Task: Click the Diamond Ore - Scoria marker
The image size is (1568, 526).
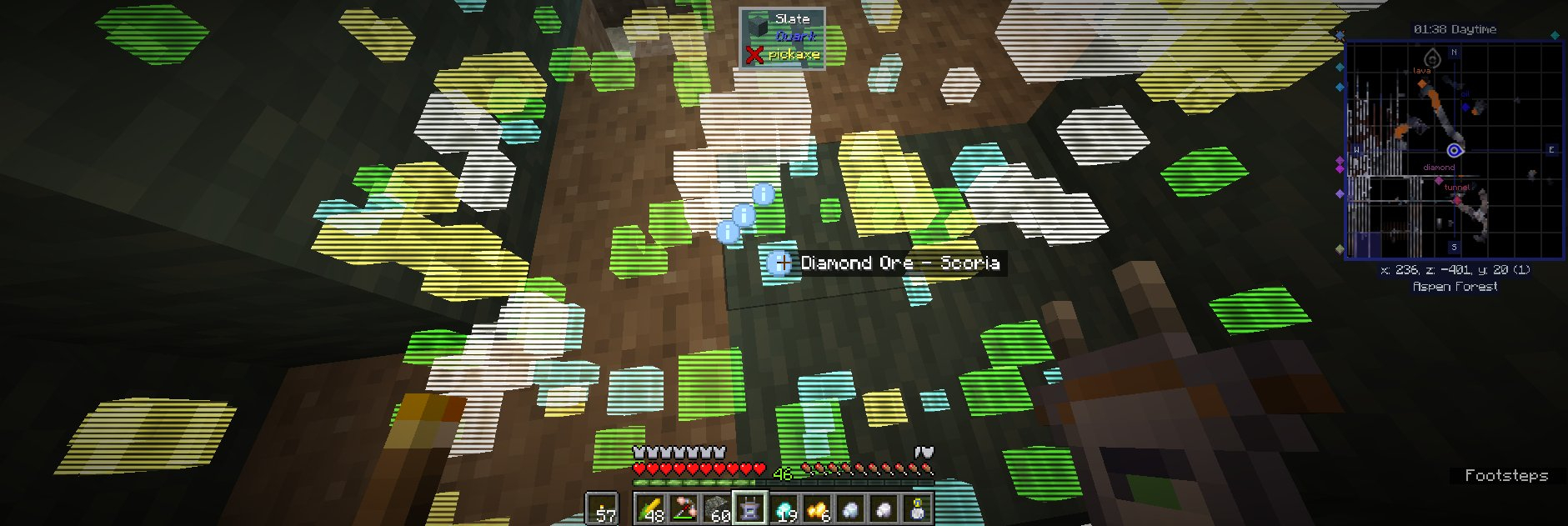Action: (x=780, y=263)
